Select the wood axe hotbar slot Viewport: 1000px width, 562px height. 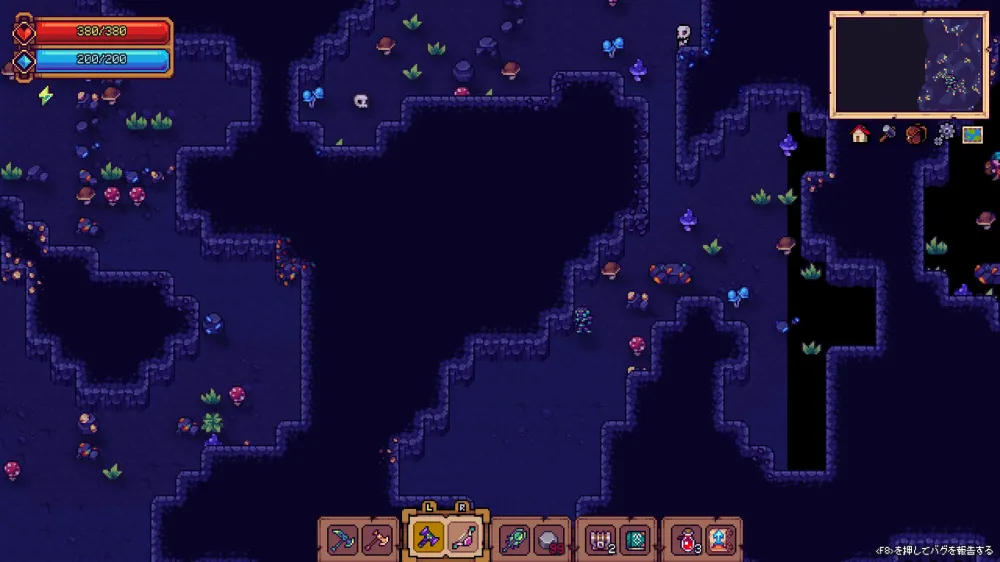(376, 540)
